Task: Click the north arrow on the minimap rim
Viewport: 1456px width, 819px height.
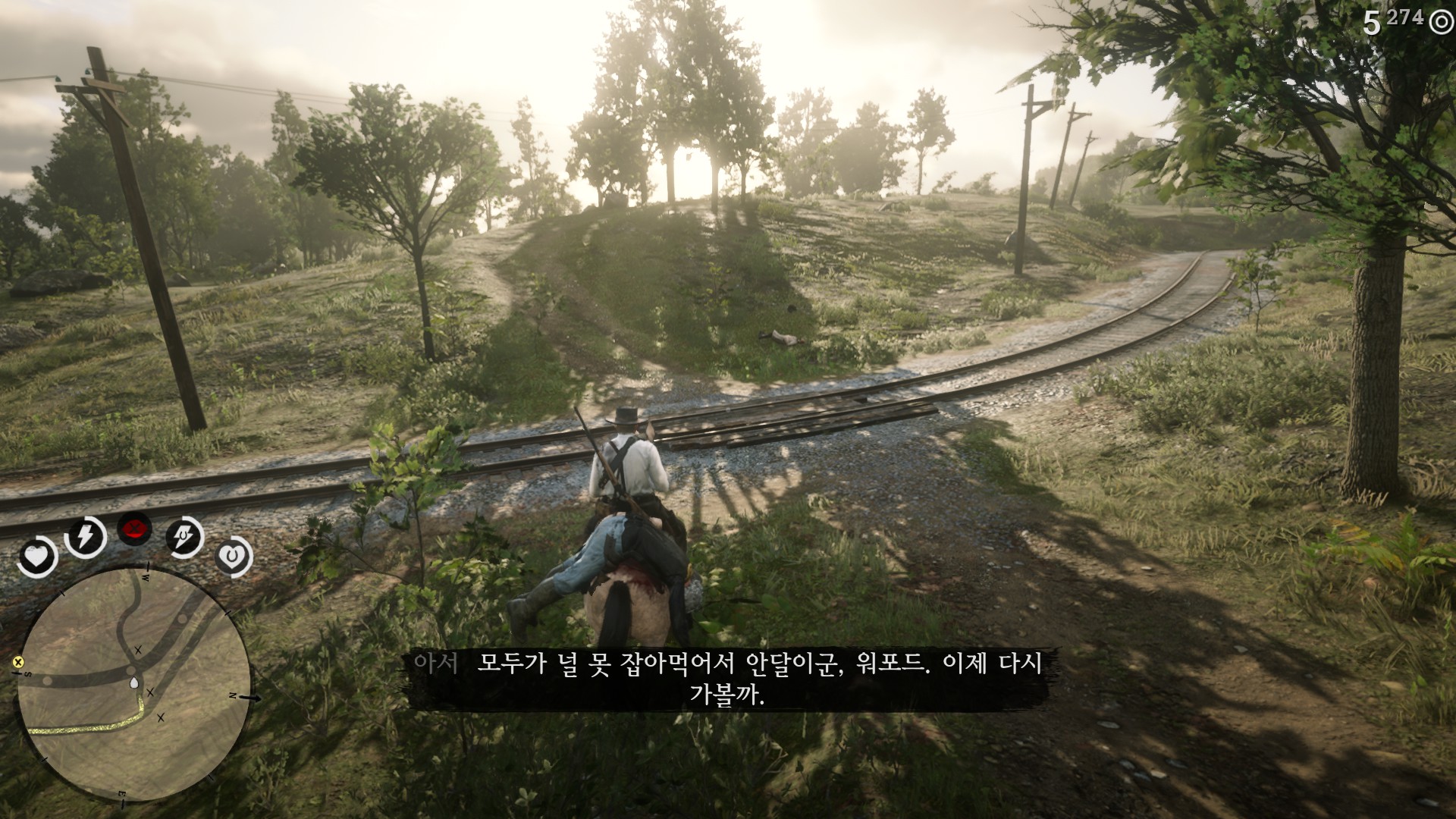Action: [x=254, y=697]
